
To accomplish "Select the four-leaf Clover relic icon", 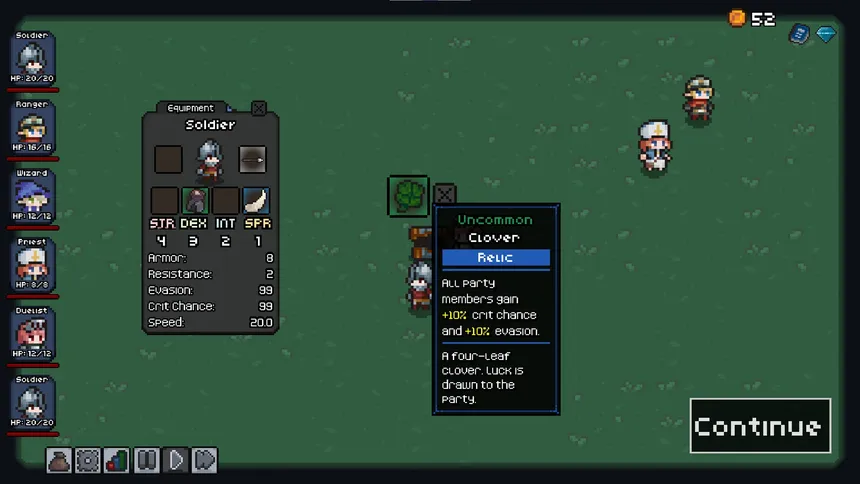I will 408,195.
